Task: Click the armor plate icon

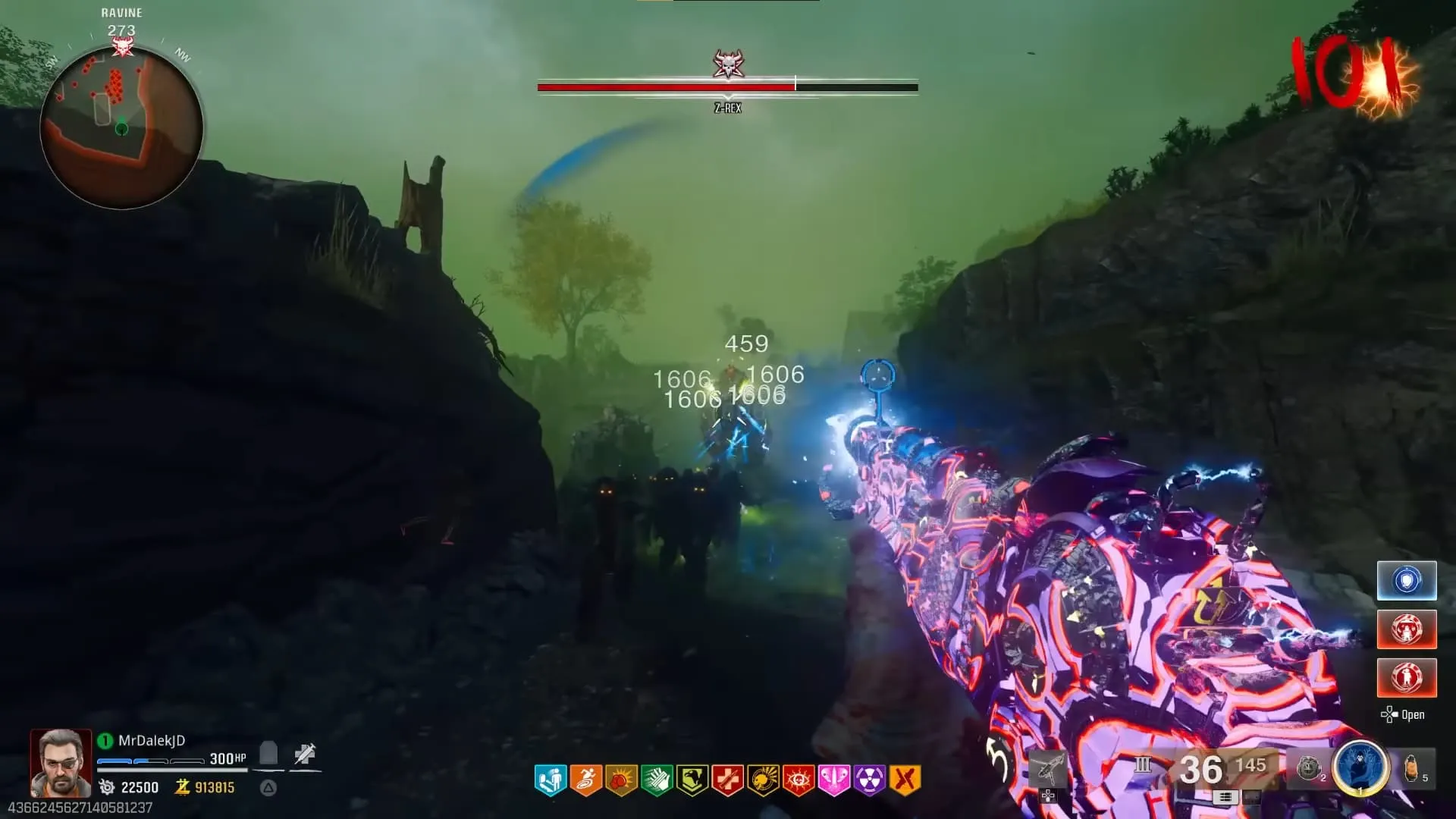Action: (x=268, y=755)
